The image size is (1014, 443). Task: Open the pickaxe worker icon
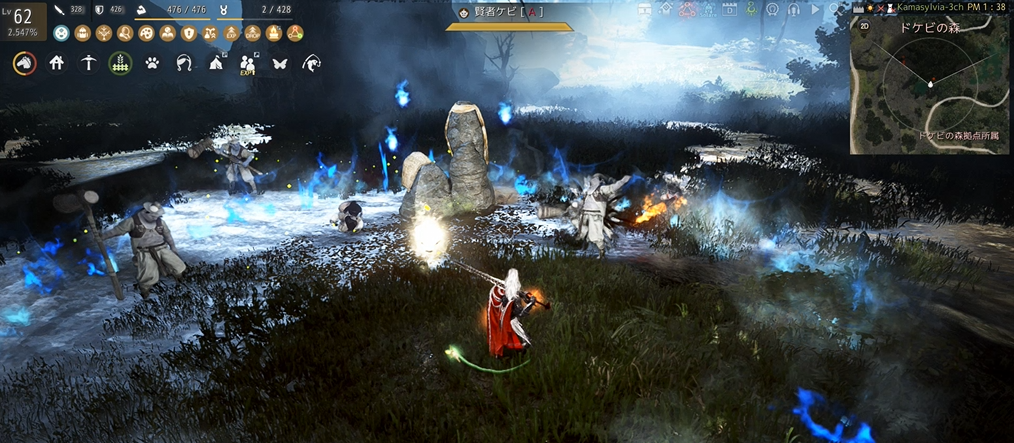click(x=89, y=63)
